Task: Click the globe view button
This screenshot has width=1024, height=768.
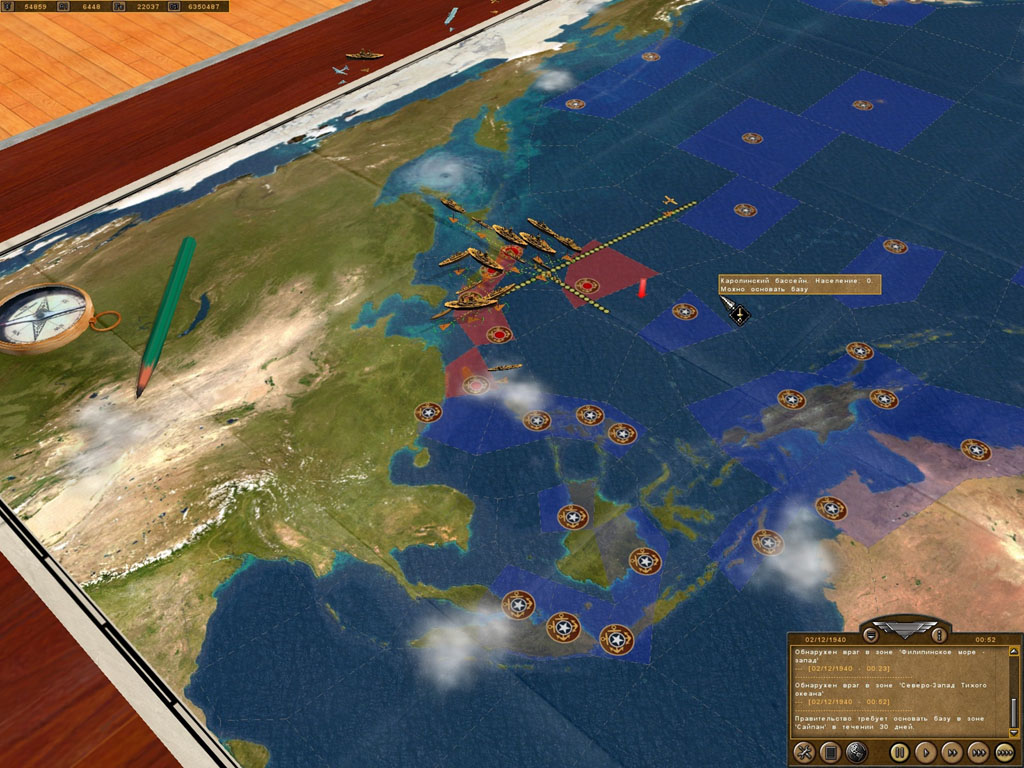Action: (856, 751)
